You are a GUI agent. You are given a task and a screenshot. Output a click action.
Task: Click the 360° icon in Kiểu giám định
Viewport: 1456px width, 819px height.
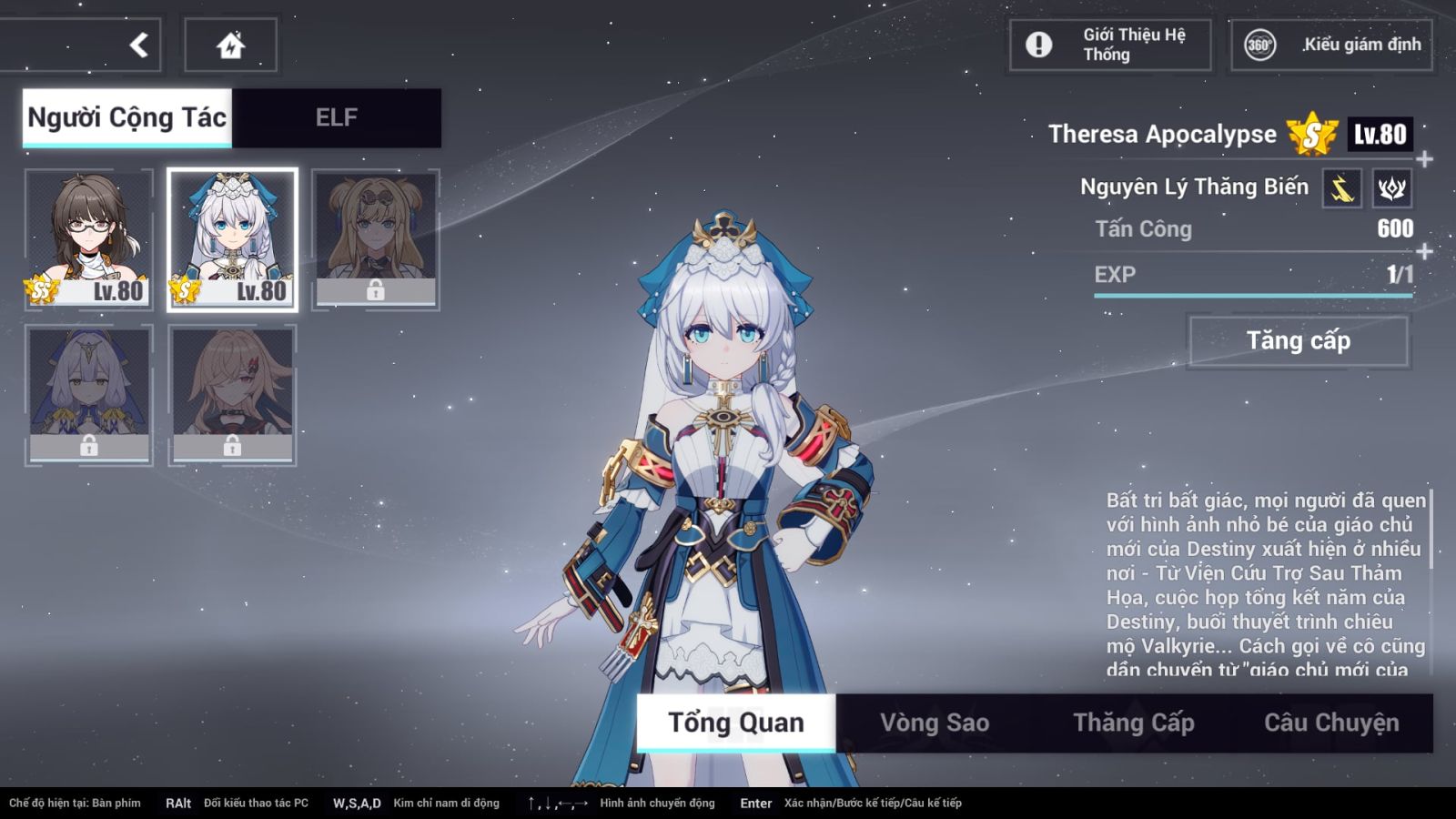click(x=1259, y=43)
